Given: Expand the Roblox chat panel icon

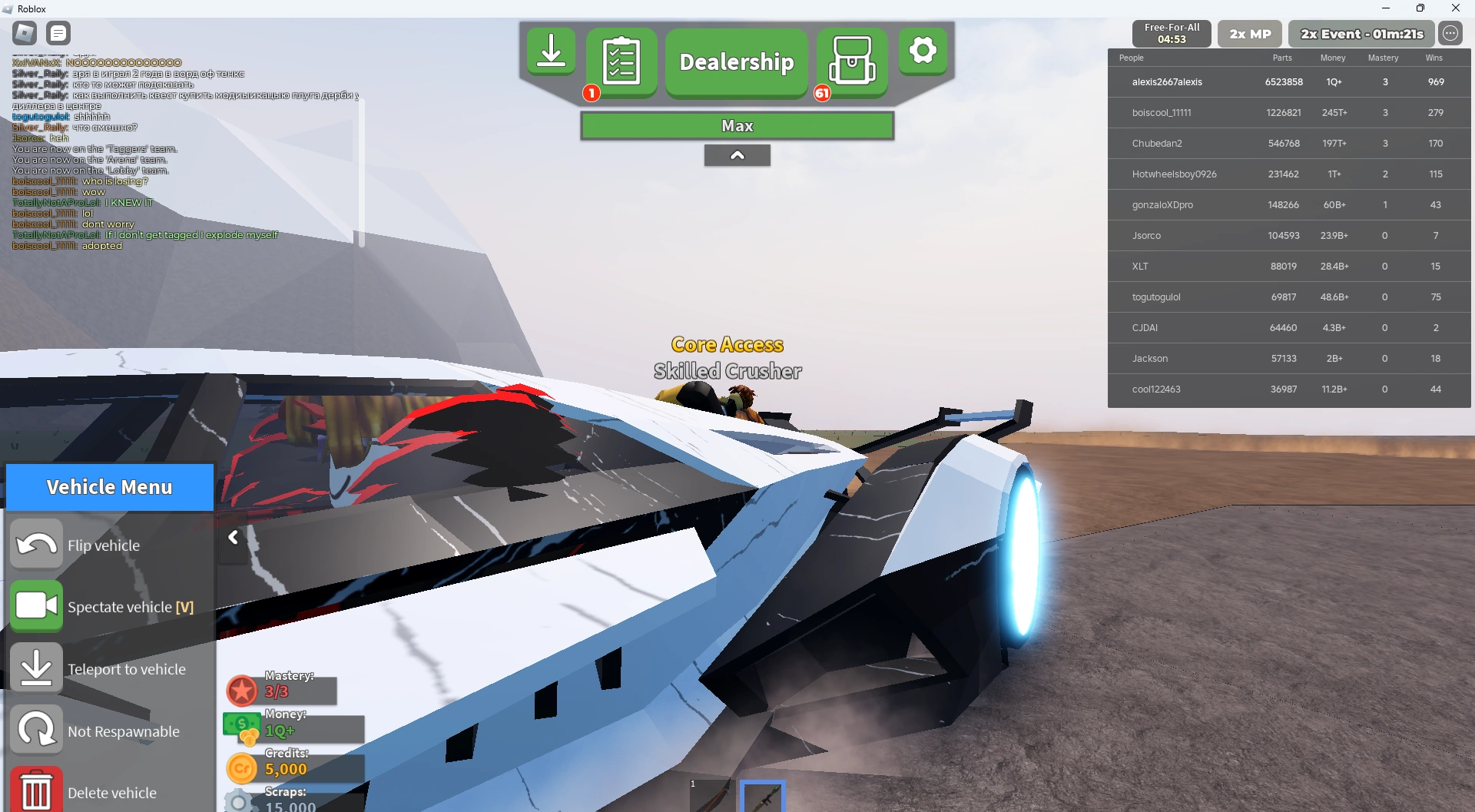Looking at the screenshot, I should pos(58,33).
